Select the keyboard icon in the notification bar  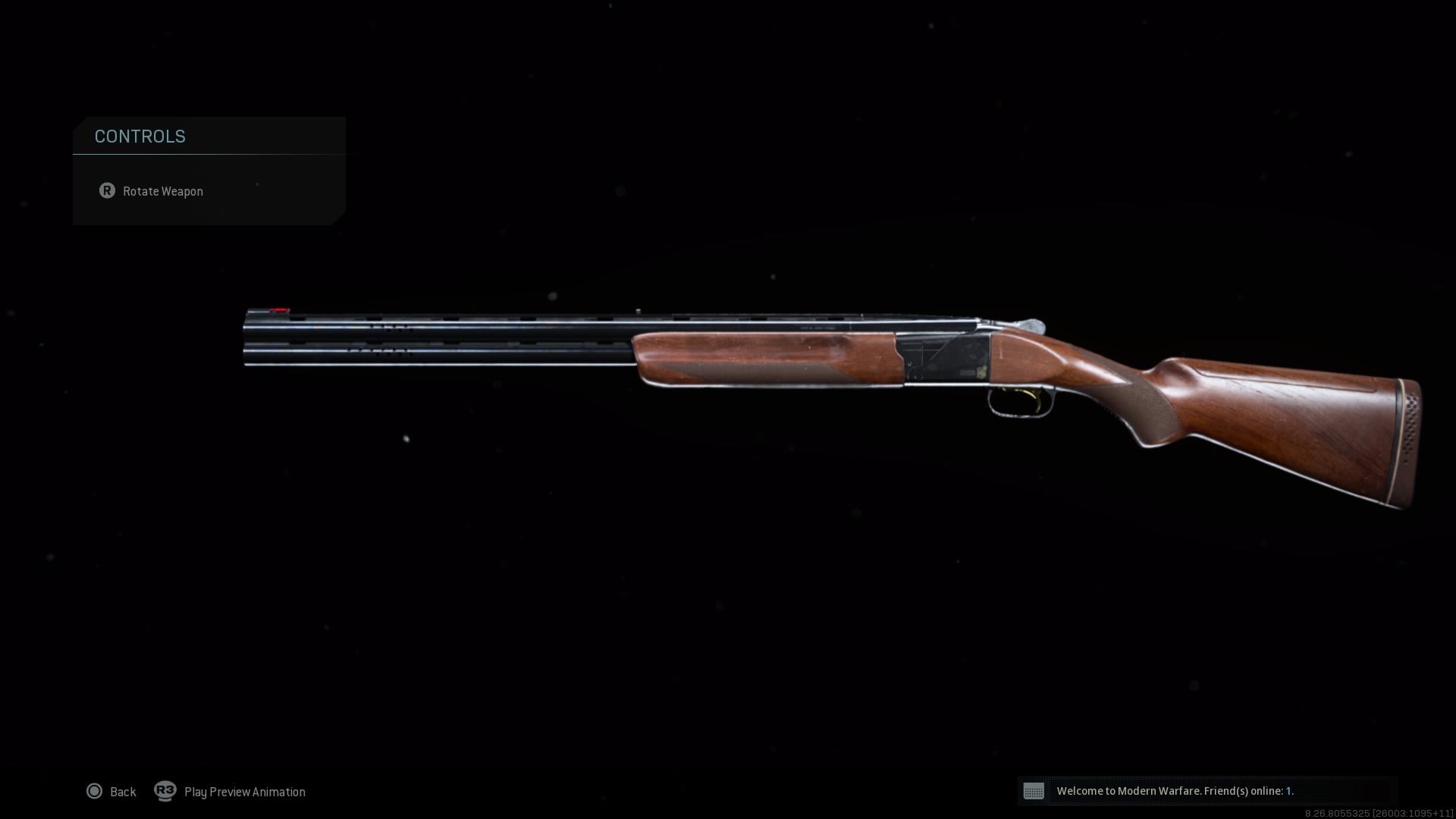coord(1034,791)
